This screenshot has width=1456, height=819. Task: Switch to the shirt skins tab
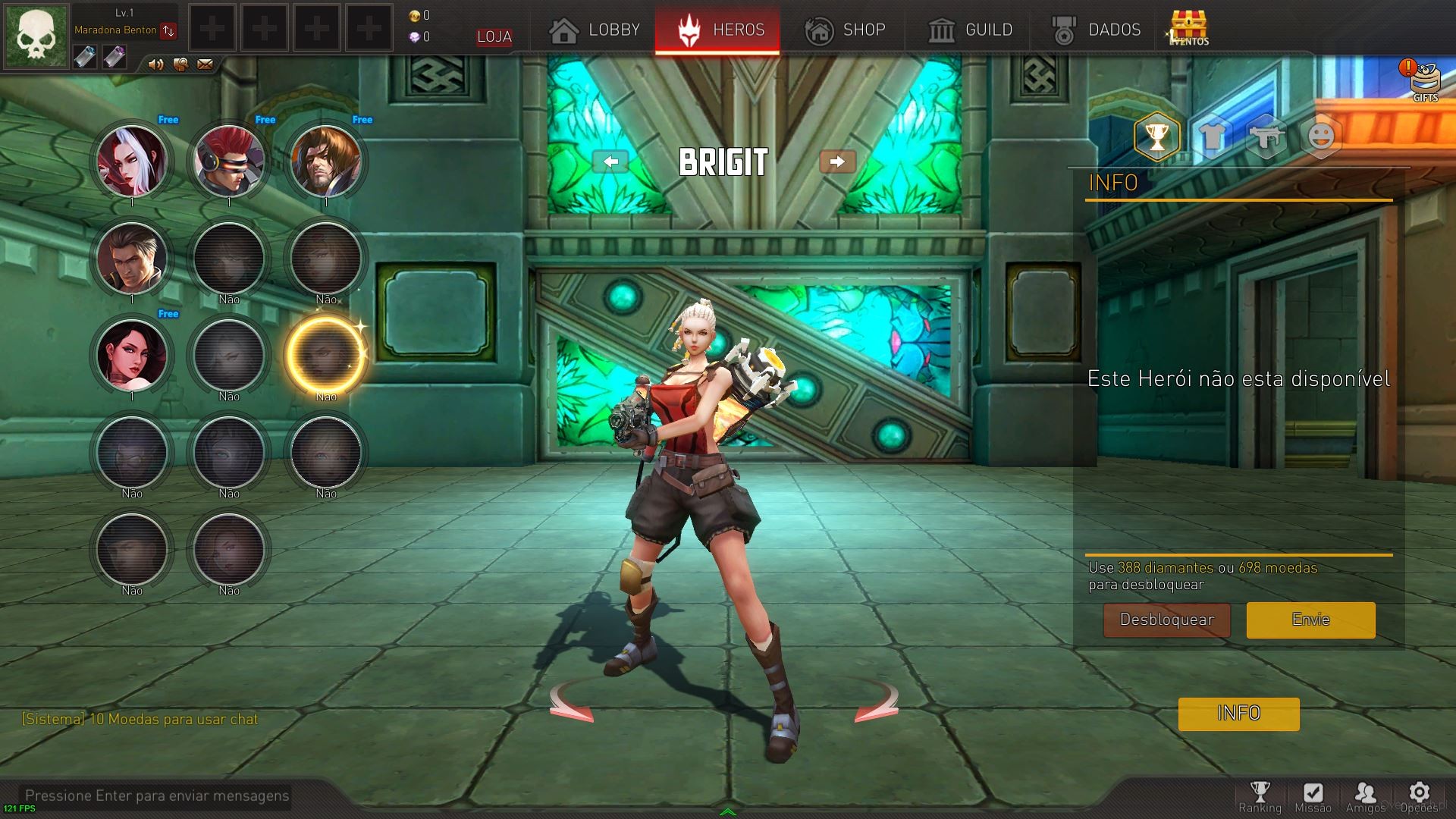click(1212, 137)
